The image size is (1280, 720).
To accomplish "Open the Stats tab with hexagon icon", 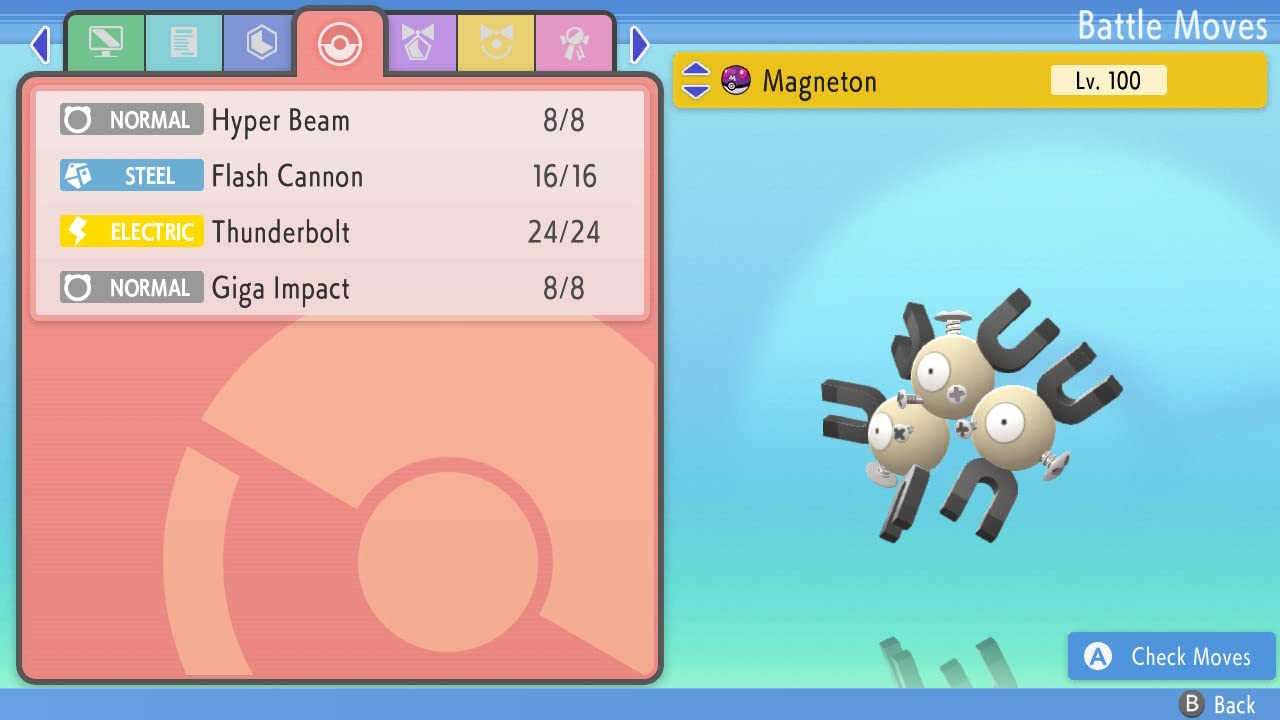I will pyautogui.click(x=258, y=43).
